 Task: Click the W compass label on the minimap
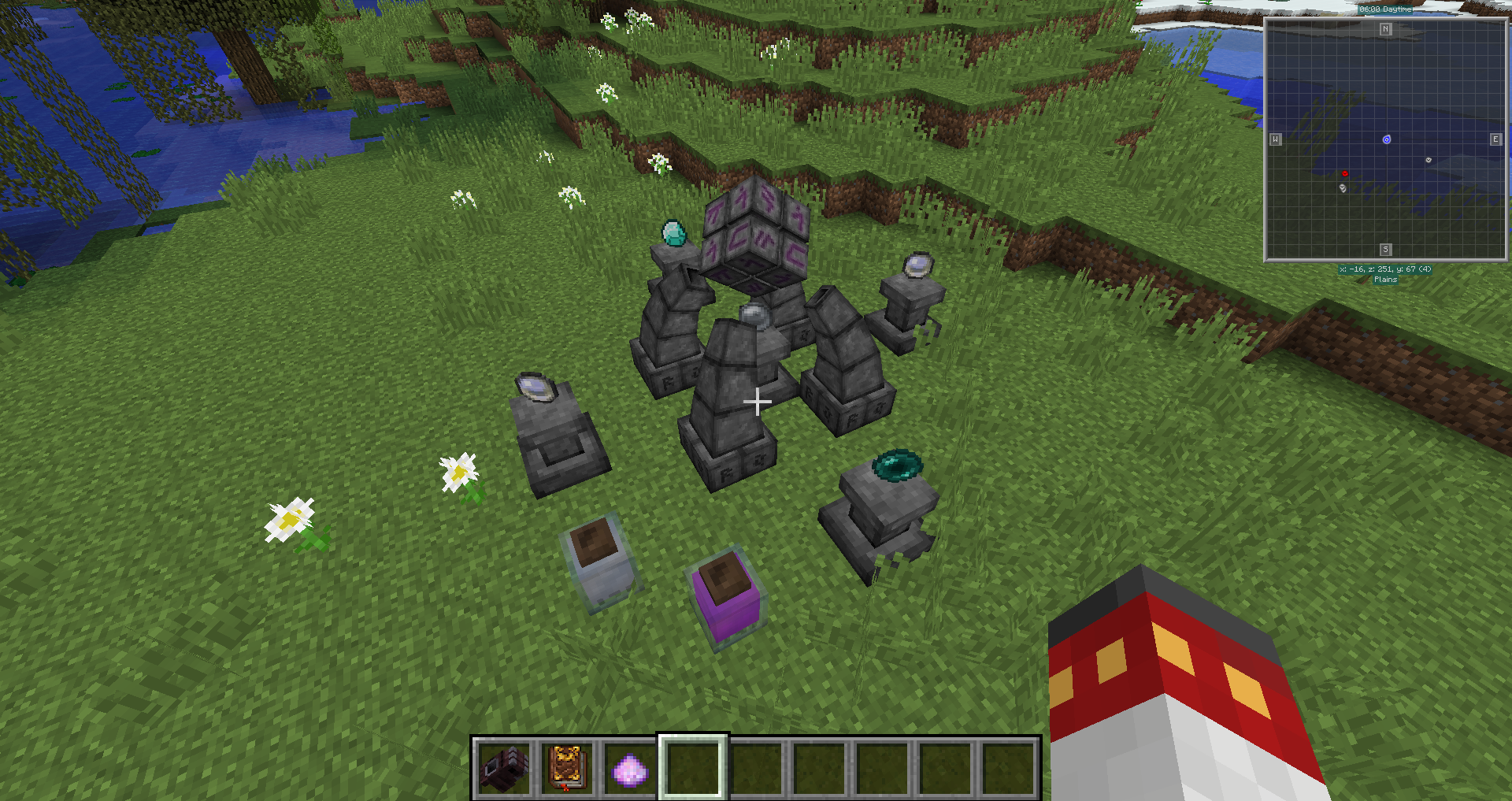click(1277, 139)
